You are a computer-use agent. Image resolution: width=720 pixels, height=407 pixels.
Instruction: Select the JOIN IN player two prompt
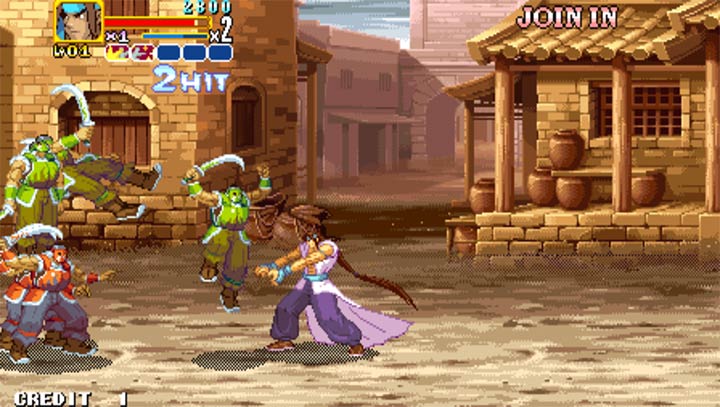(567, 17)
